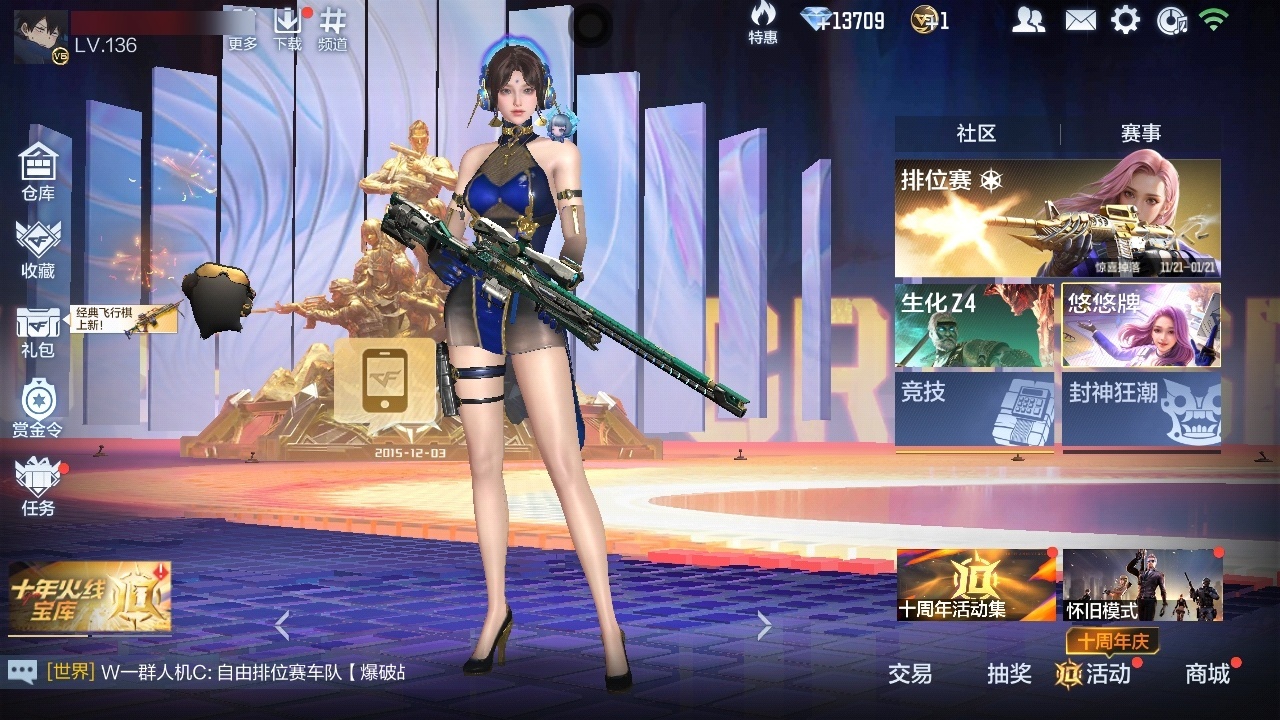The height and width of the screenshot is (720, 1280).
Task: Open the 下载 download manager
Action: click(288, 29)
